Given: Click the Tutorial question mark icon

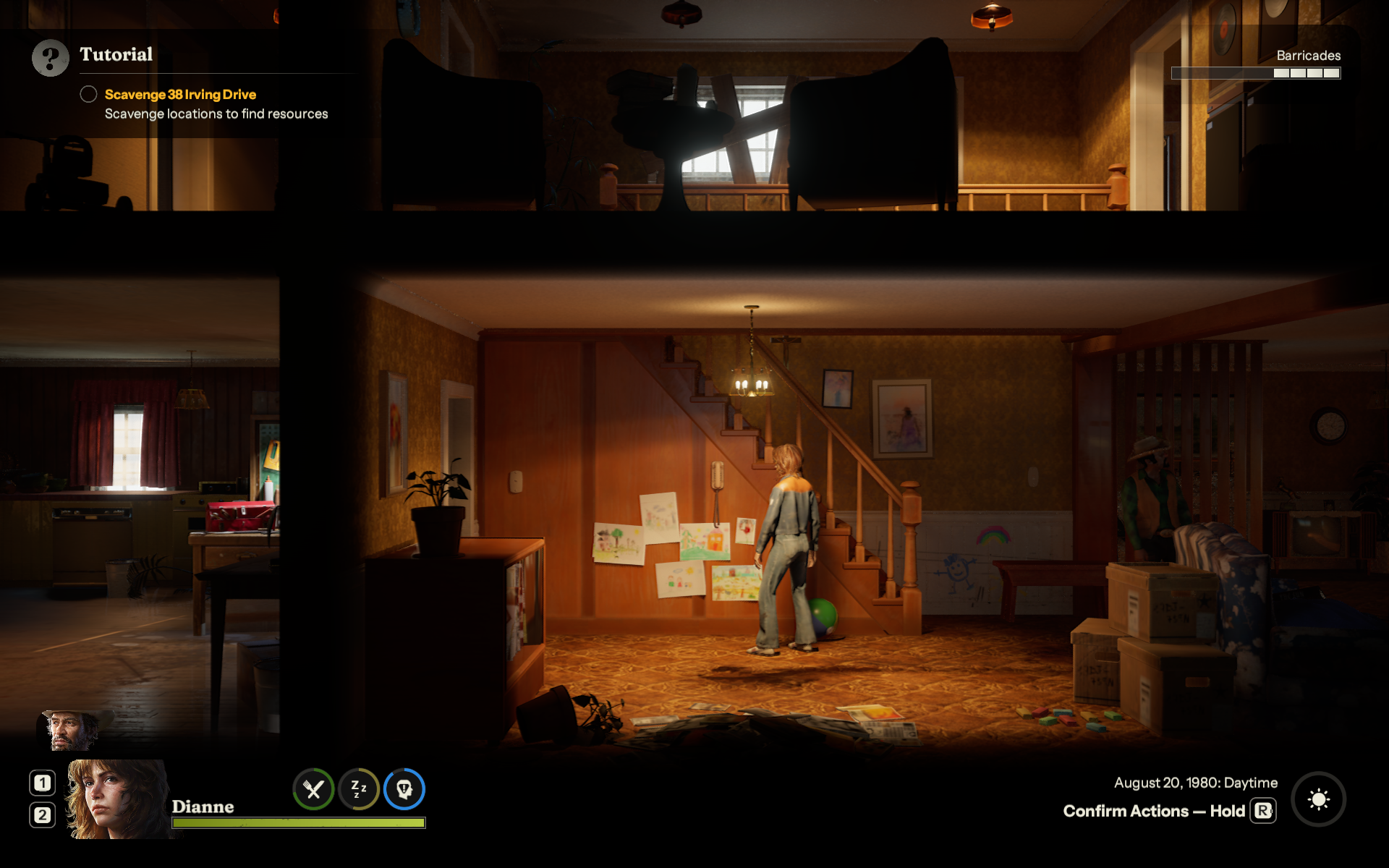Looking at the screenshot, I should pyautogui.click(x=50, y=58).
